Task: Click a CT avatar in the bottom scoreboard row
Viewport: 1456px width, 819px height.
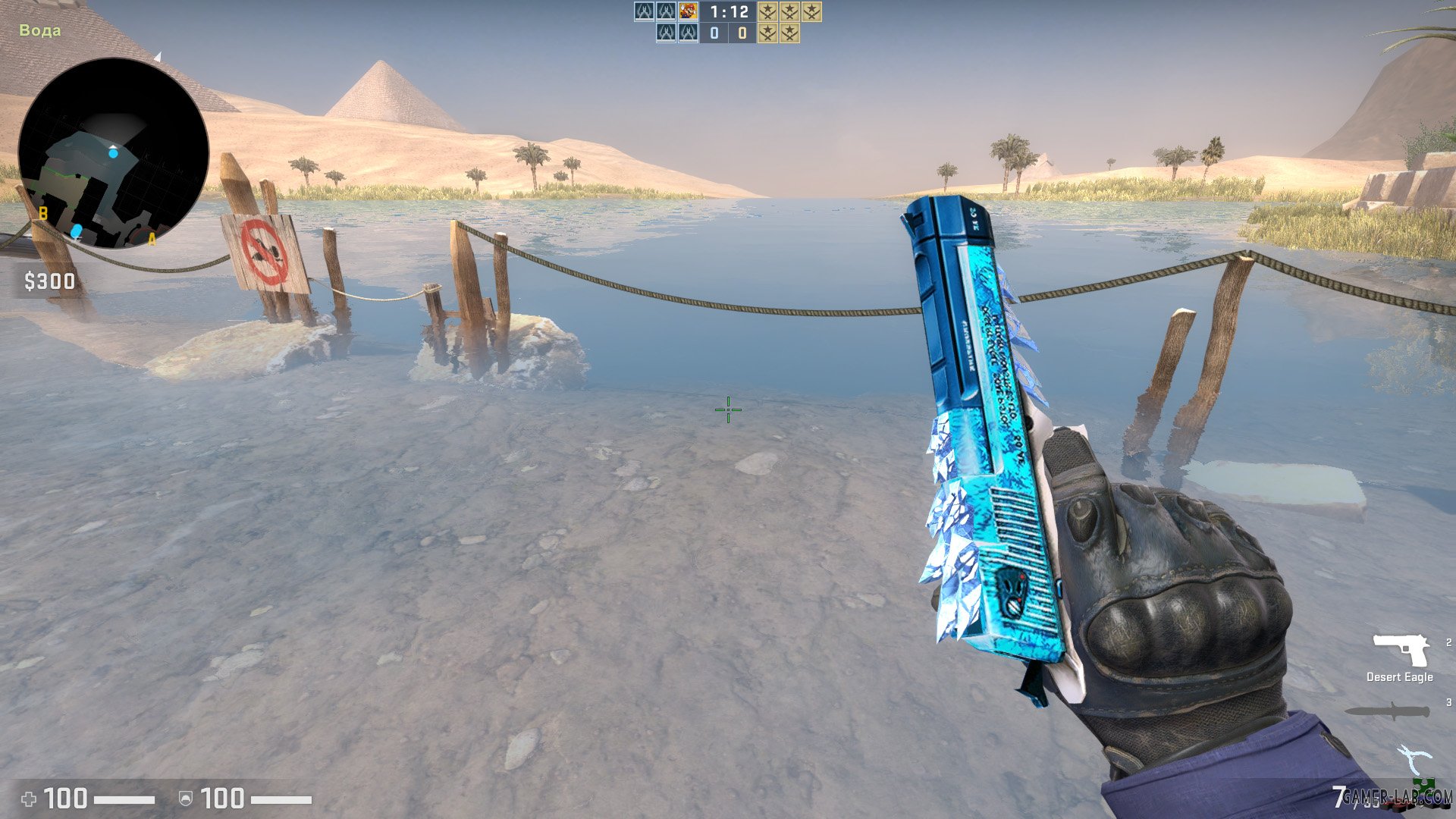Action: (666, 33)
